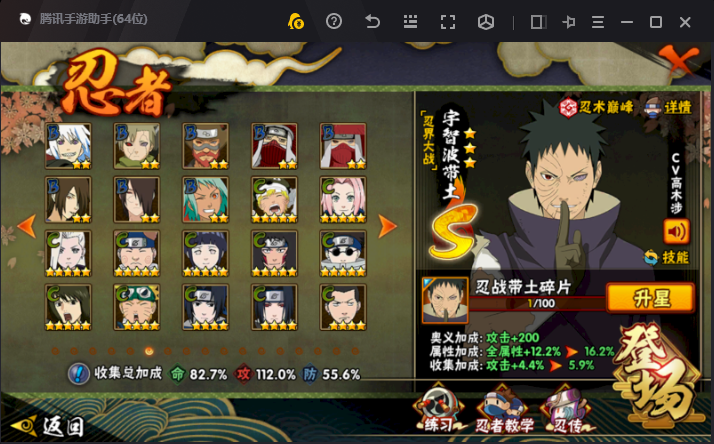Maximize the emulator window
Image resolution: width=714 pixels, height=444 pixels.
click(656, 22)
